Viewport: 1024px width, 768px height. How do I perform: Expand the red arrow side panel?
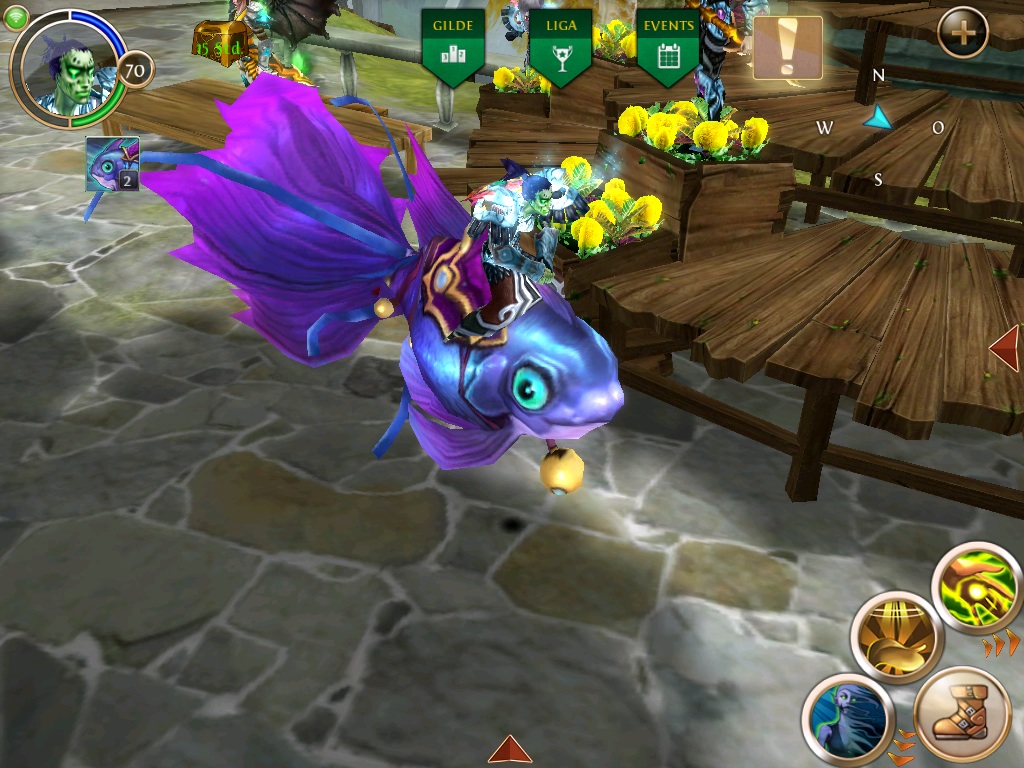pos(1006,349)
